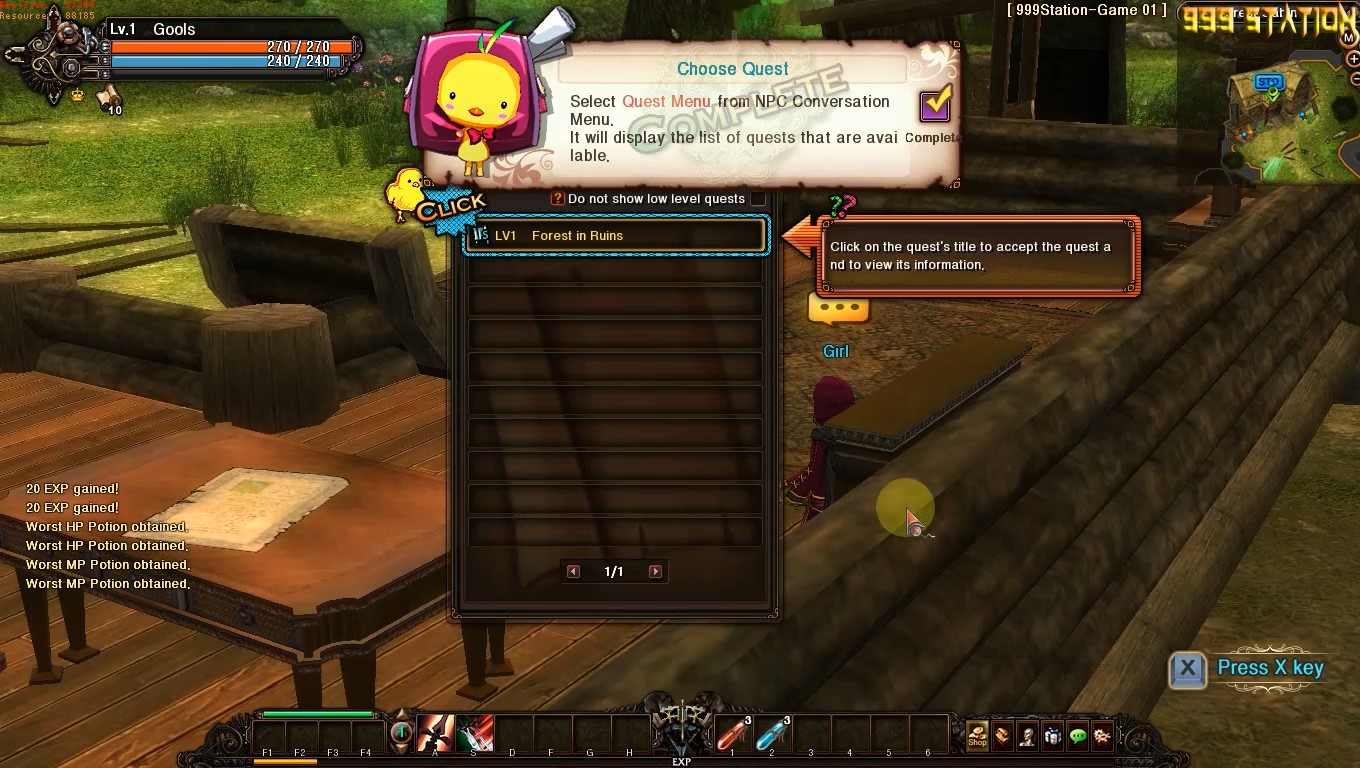Open the Shop from the bottom bar
1360x768 pixels.
coord(977,736)
